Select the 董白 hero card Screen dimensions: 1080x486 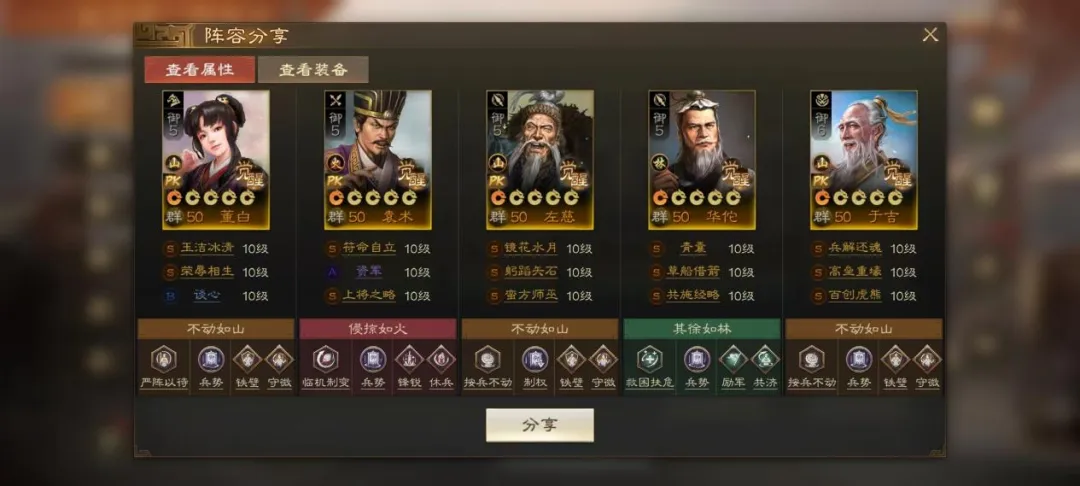point(216,159)
